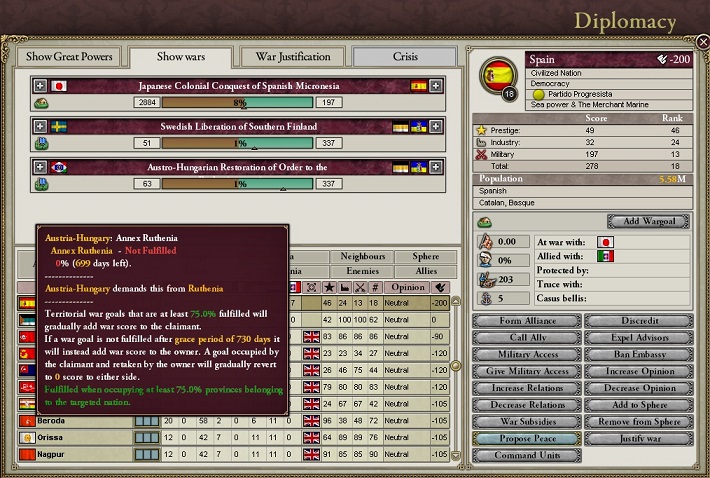Click the Propose Peace button

coord(526,439)
